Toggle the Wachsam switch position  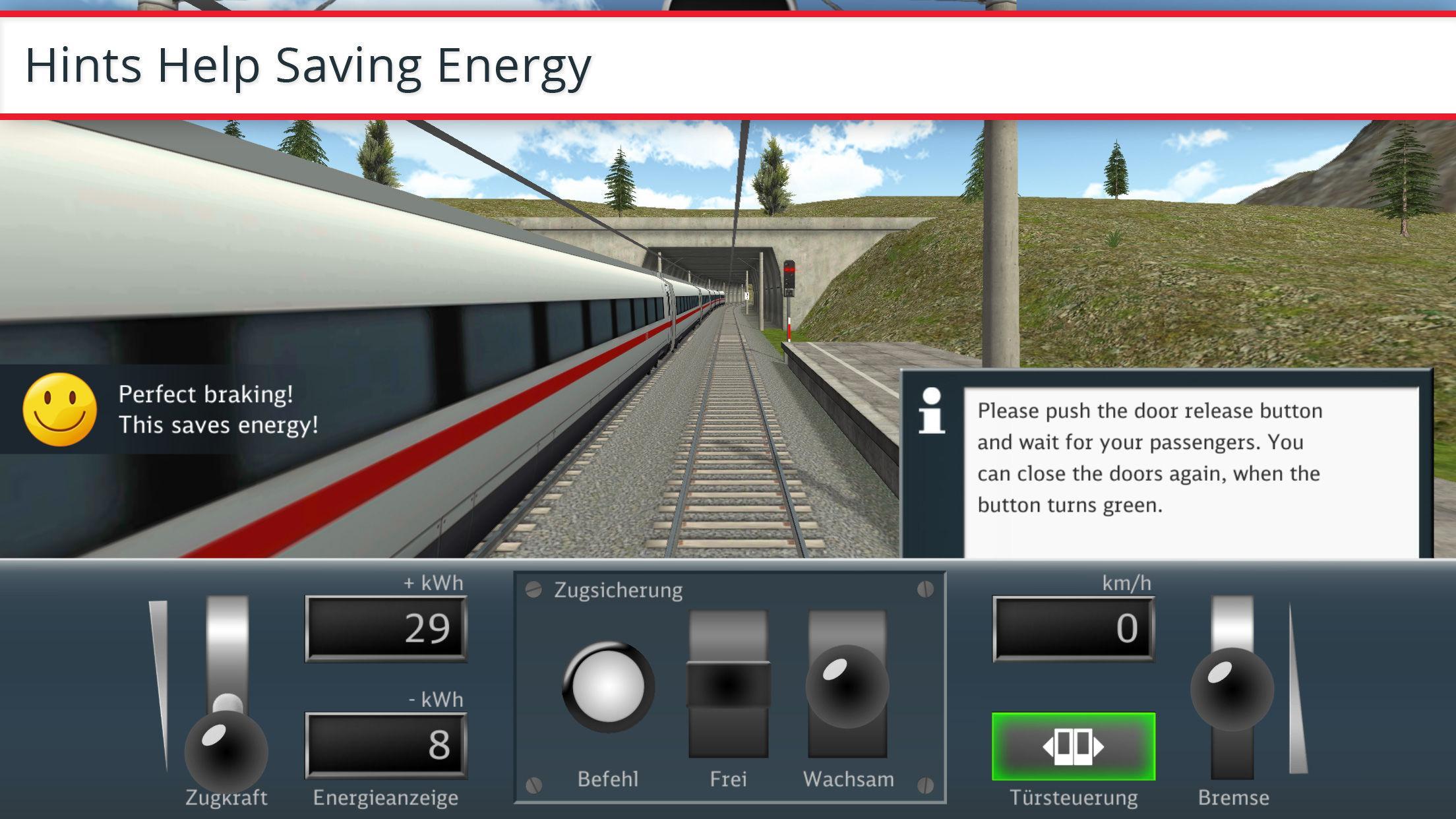[x=847, y=686]
